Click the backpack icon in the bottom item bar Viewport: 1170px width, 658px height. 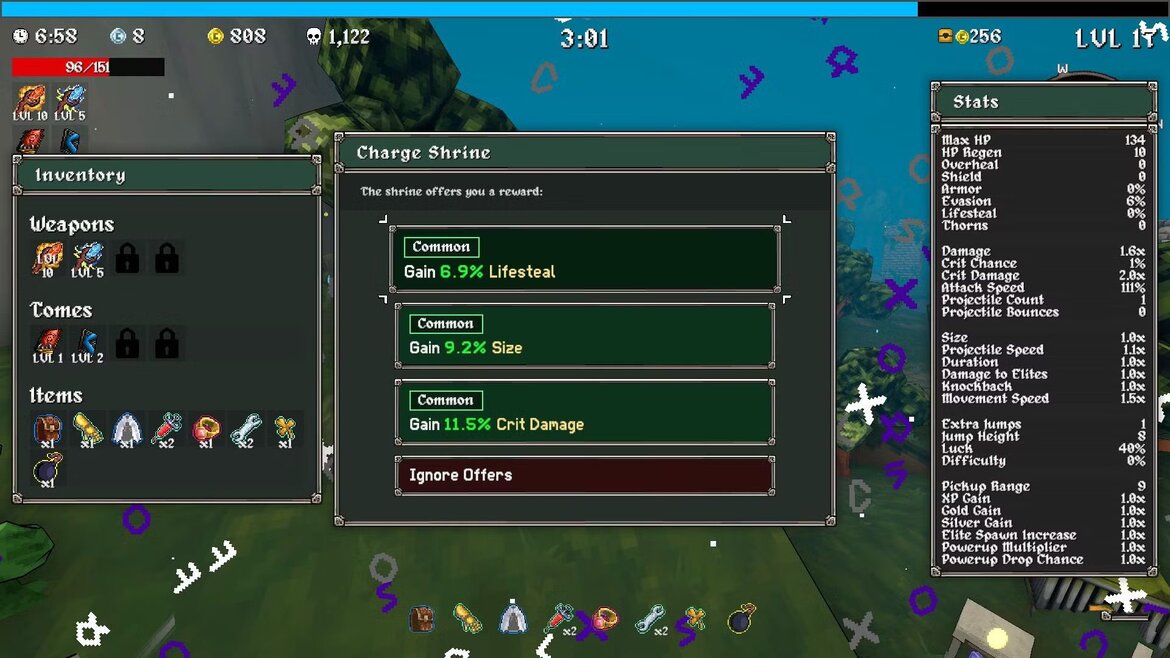point(422,619)
